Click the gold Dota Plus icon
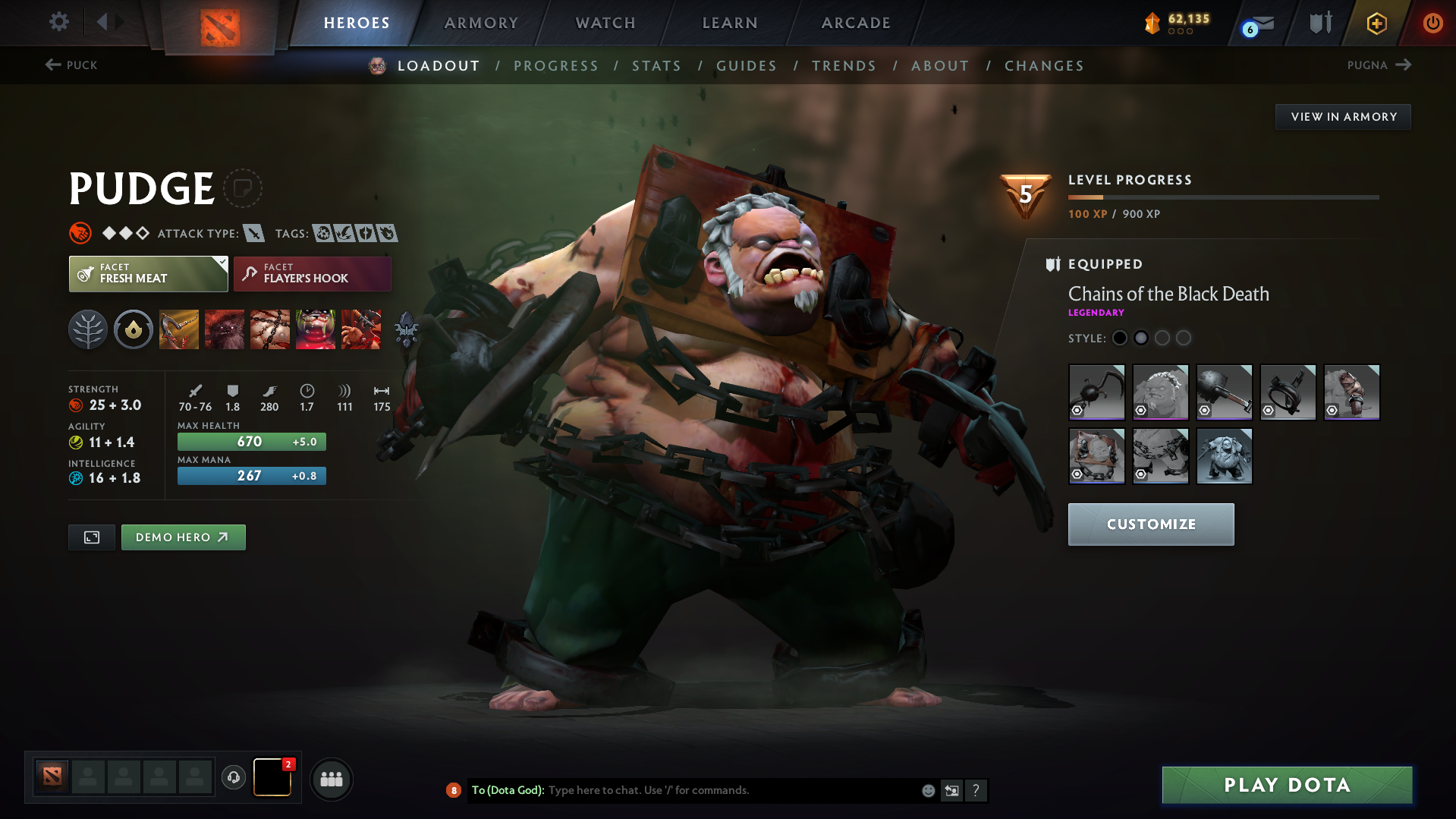 (1376, 24)
